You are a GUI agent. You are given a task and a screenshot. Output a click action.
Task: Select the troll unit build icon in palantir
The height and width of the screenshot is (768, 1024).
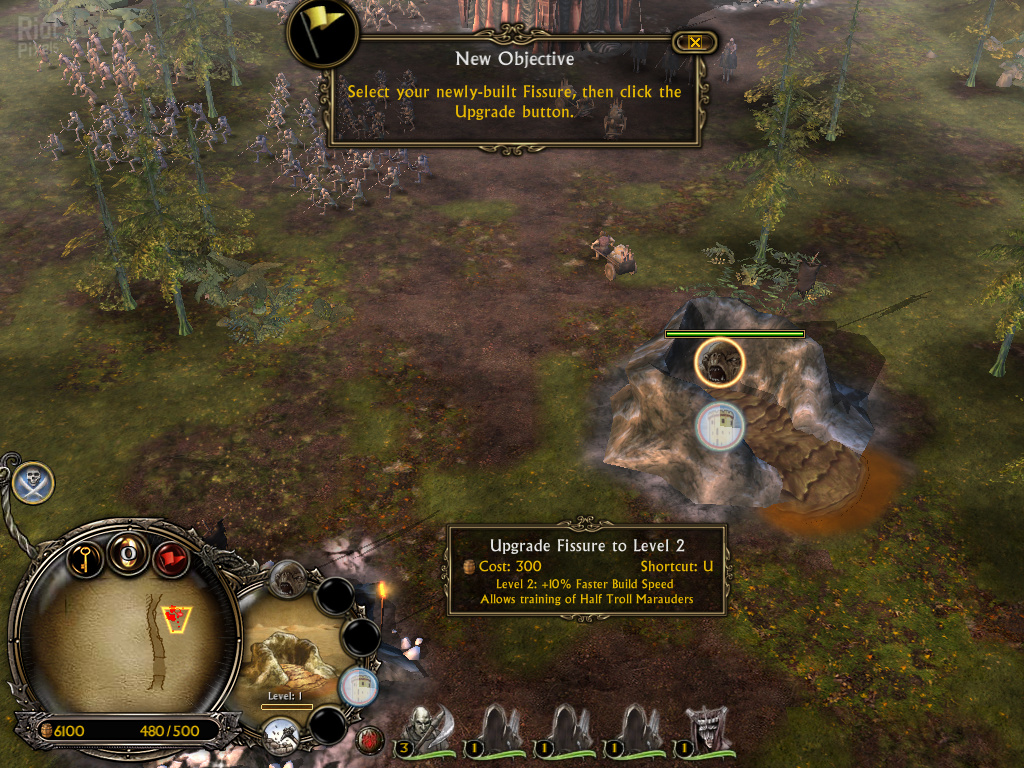[288, 577]
